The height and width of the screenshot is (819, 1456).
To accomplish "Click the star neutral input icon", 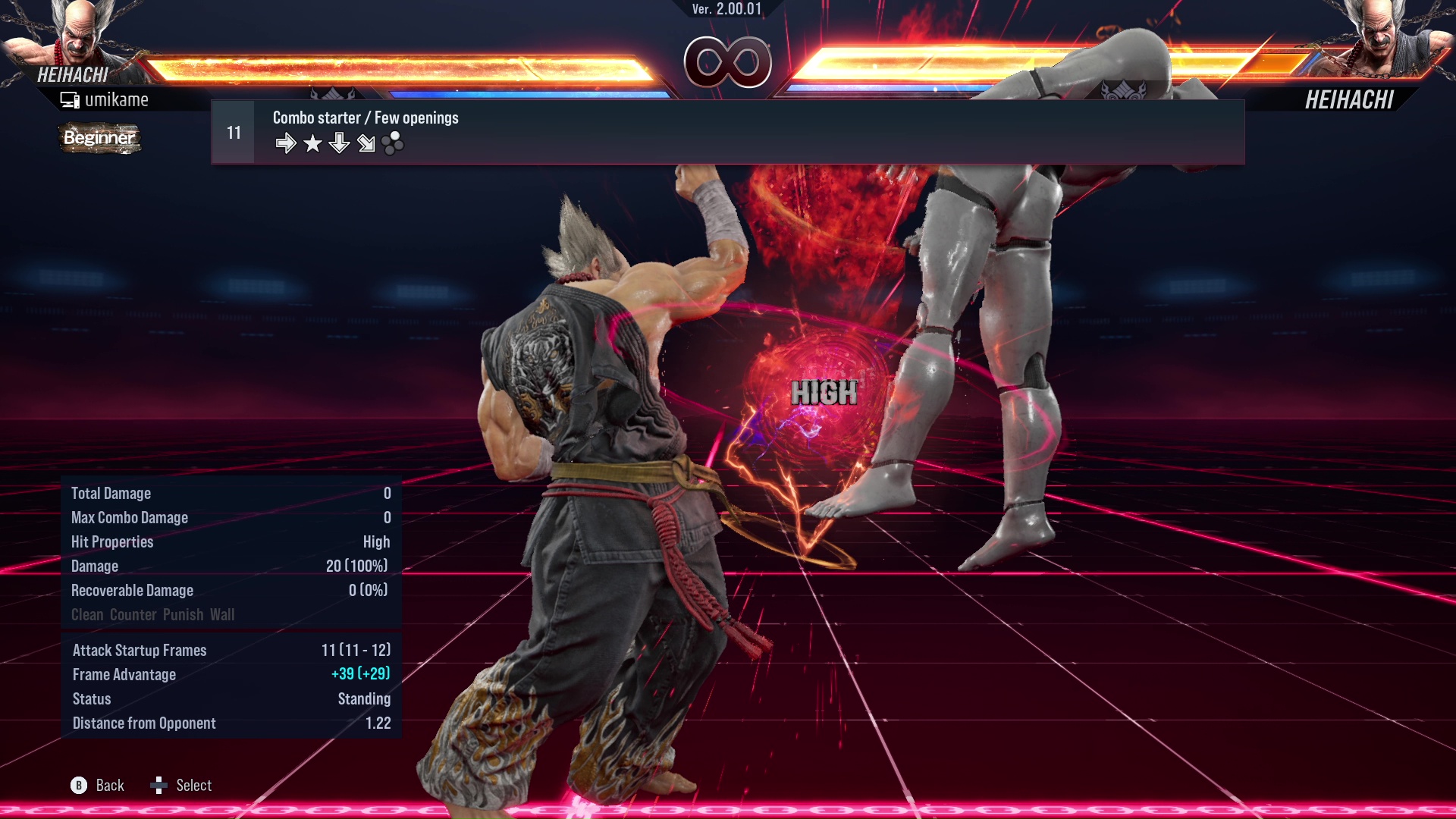I will (312, 143).
